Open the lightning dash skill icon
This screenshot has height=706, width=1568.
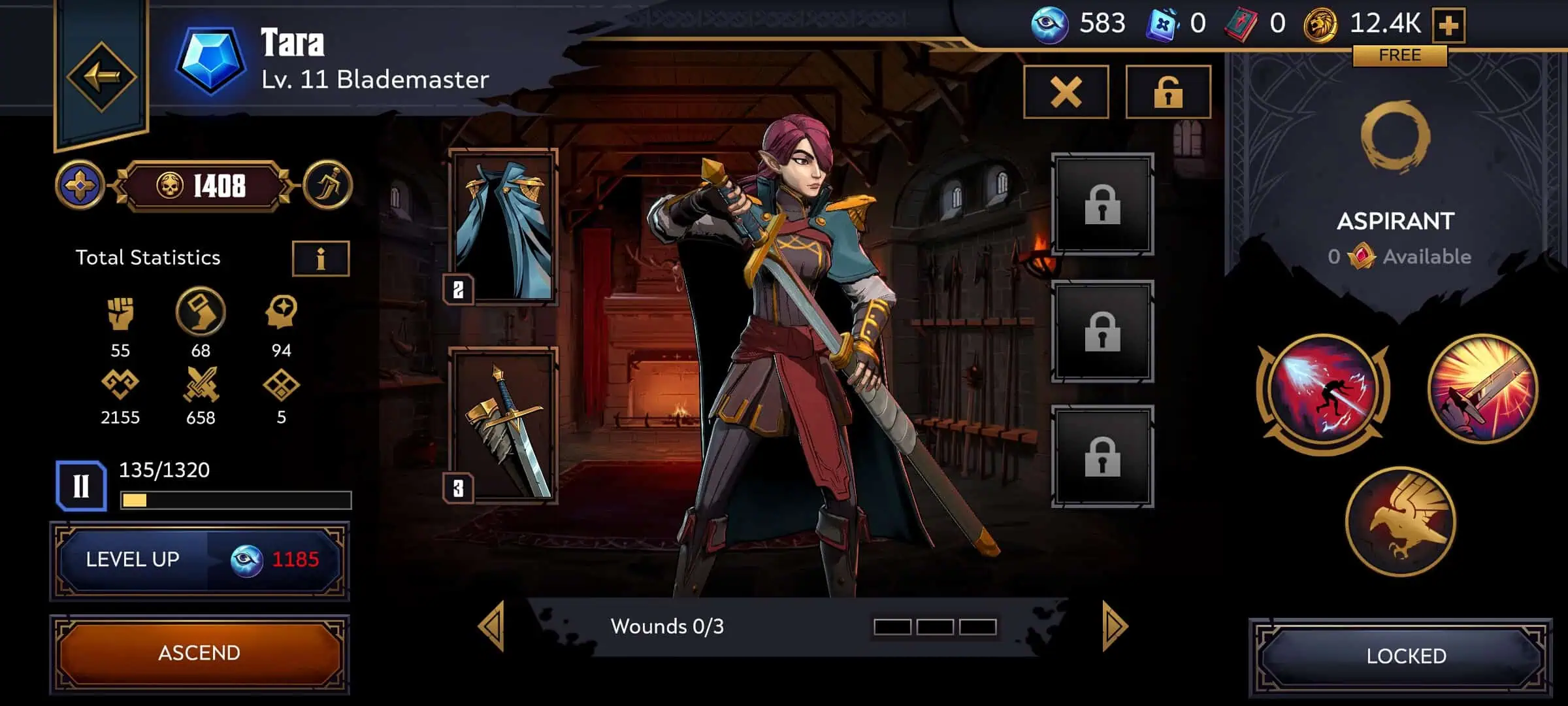tap(1324, 392)
